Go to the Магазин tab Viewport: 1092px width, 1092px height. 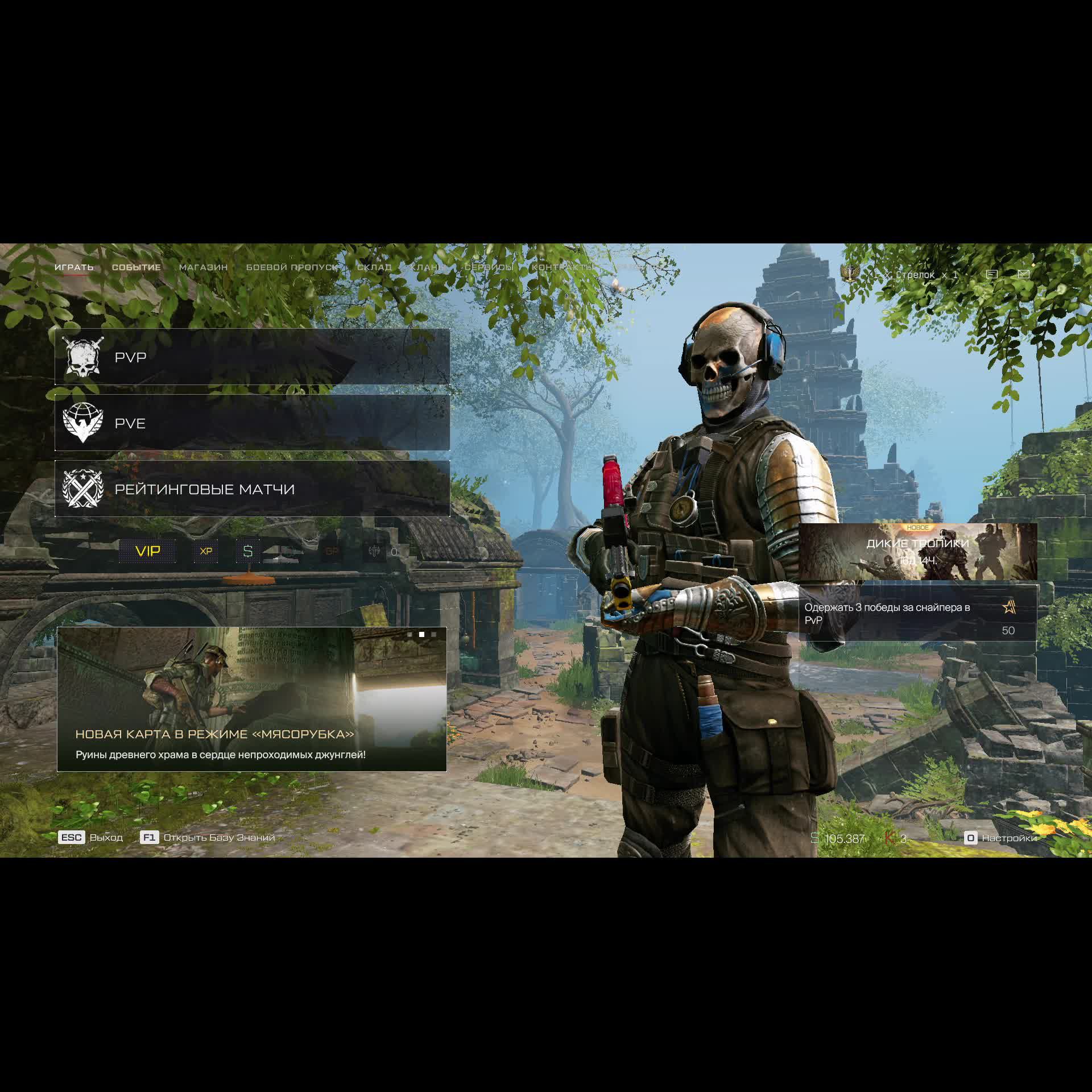(x=203, y=267)
